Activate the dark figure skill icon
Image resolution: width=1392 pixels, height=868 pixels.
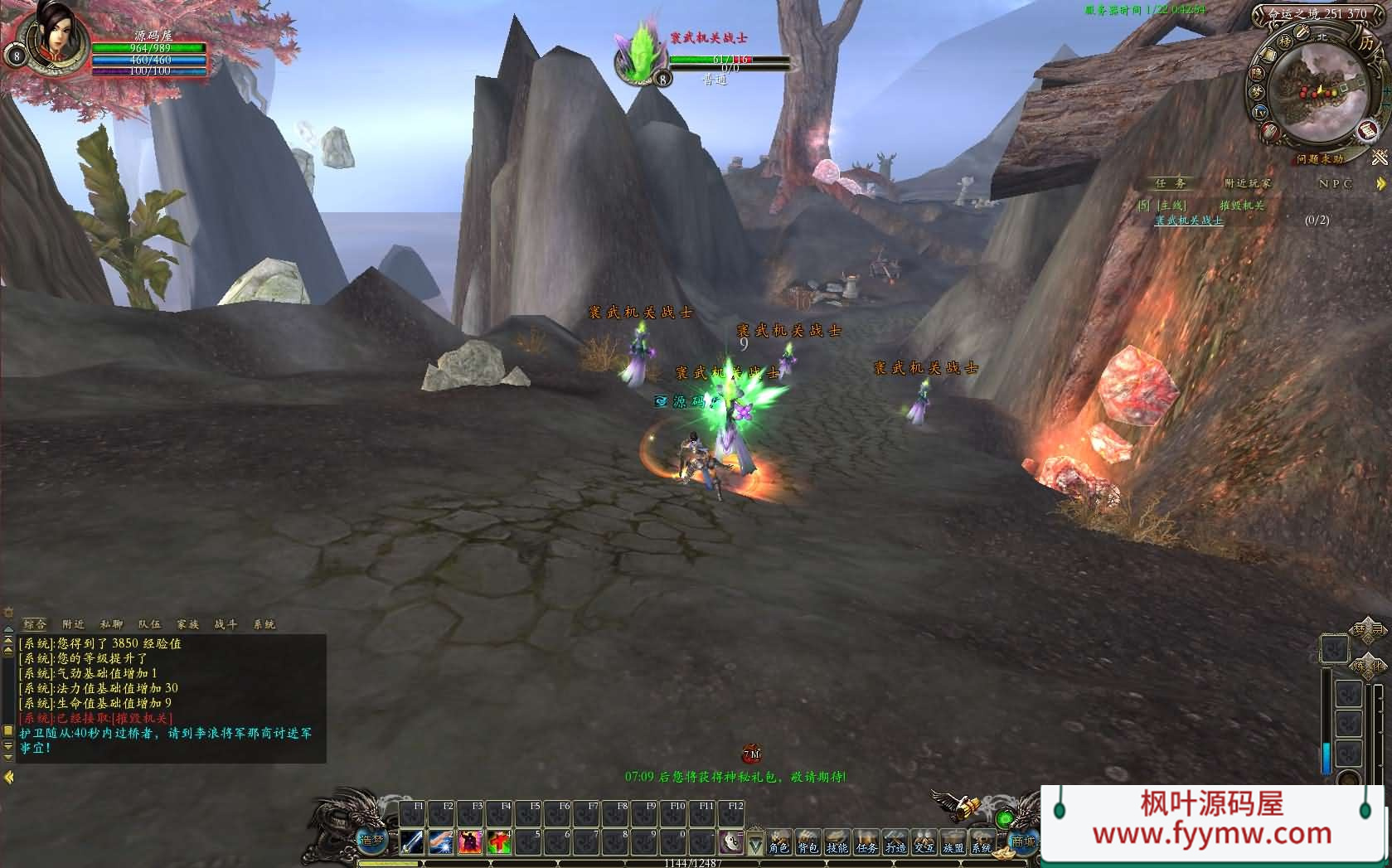point(470,841)
